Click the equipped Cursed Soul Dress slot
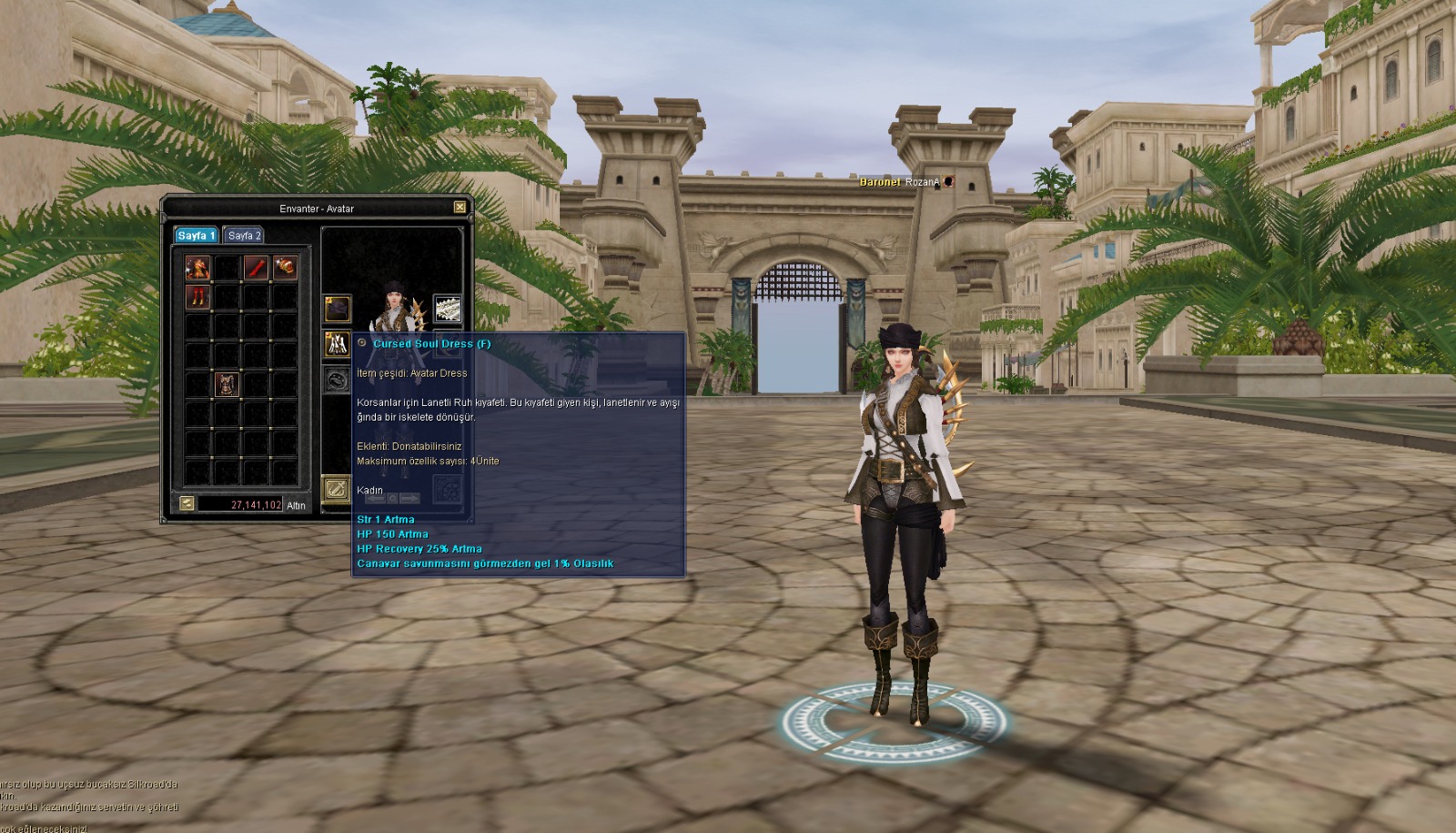1456x833 pixels. point(338,344)
